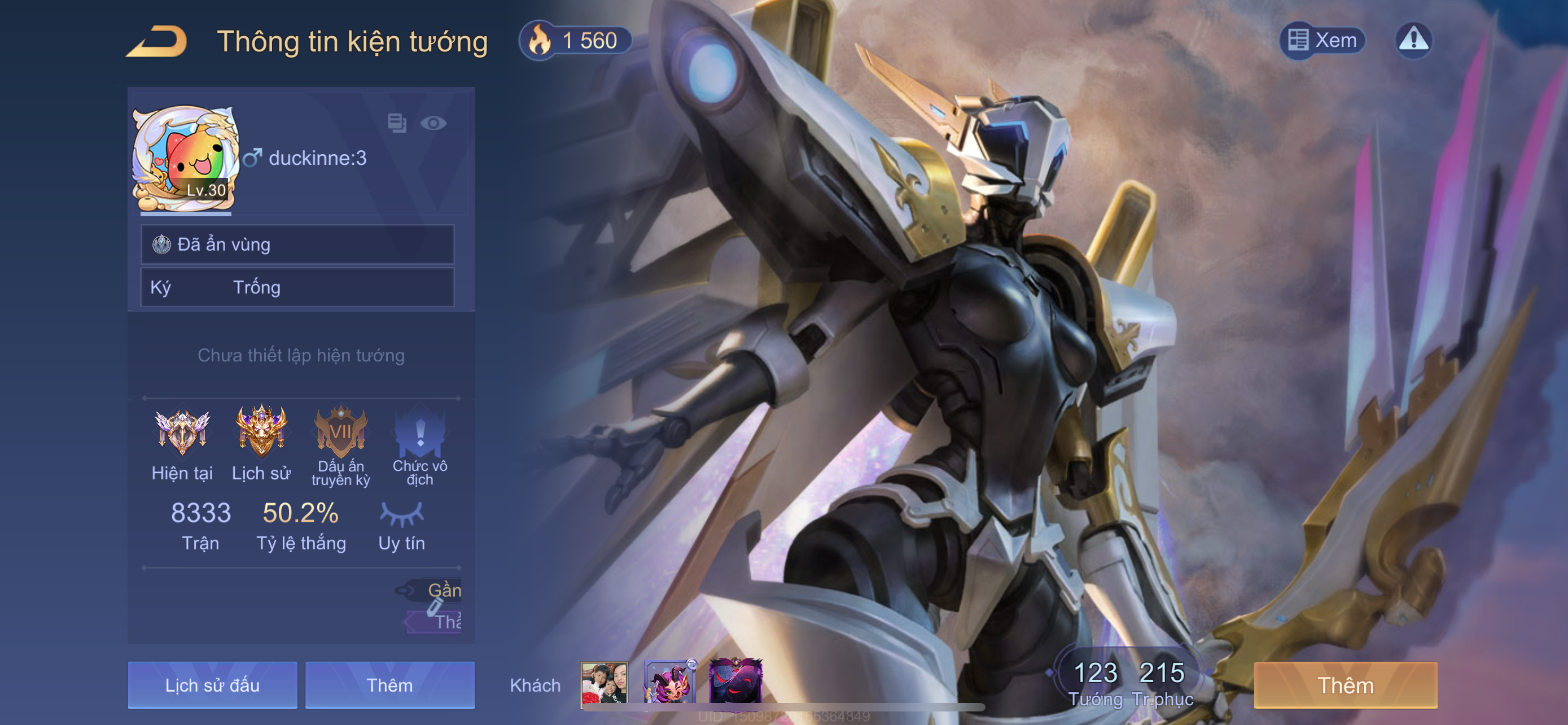This screenshot has height=725, width=1568.
Task: Toggle the eye visibility icon
Action: click(x=433, y=124)
